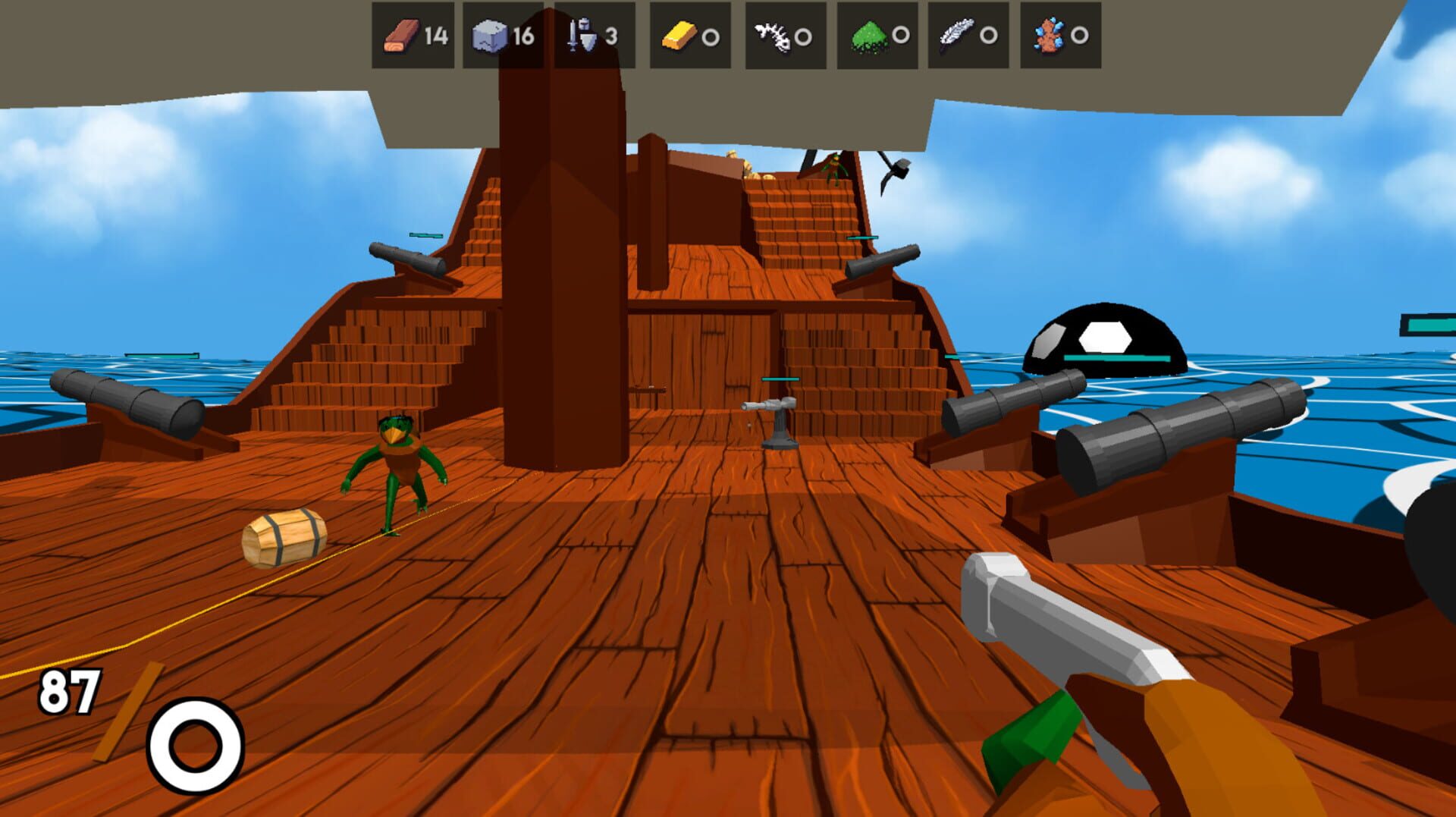Click the stone count label showing 16
Screen dimensions: 1456x817
(x=525, y=35)
